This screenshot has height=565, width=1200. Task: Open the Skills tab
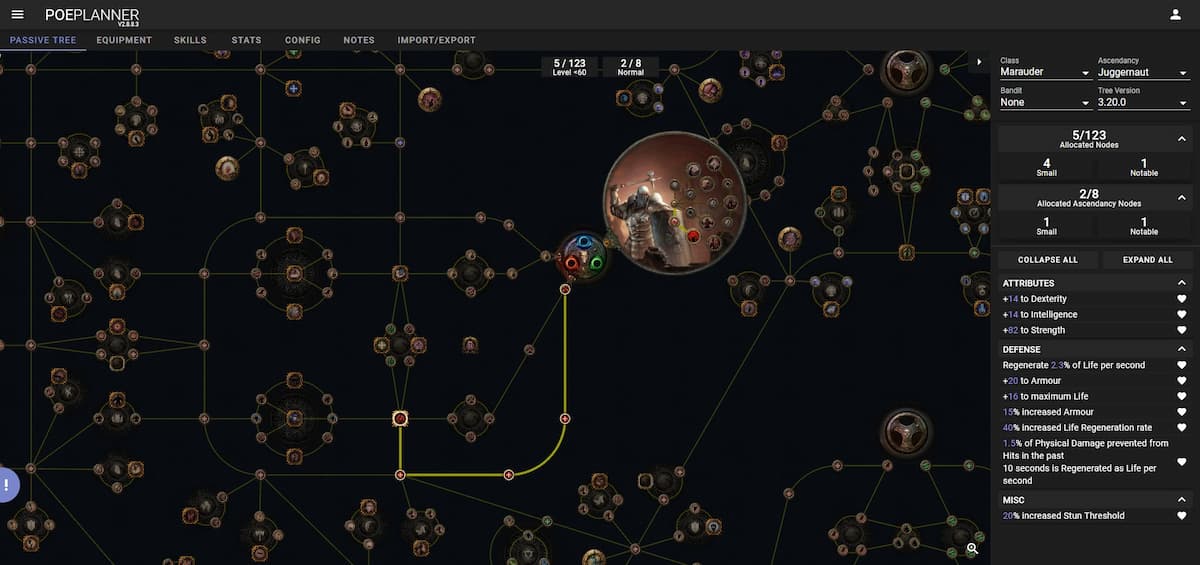(190, 40)
